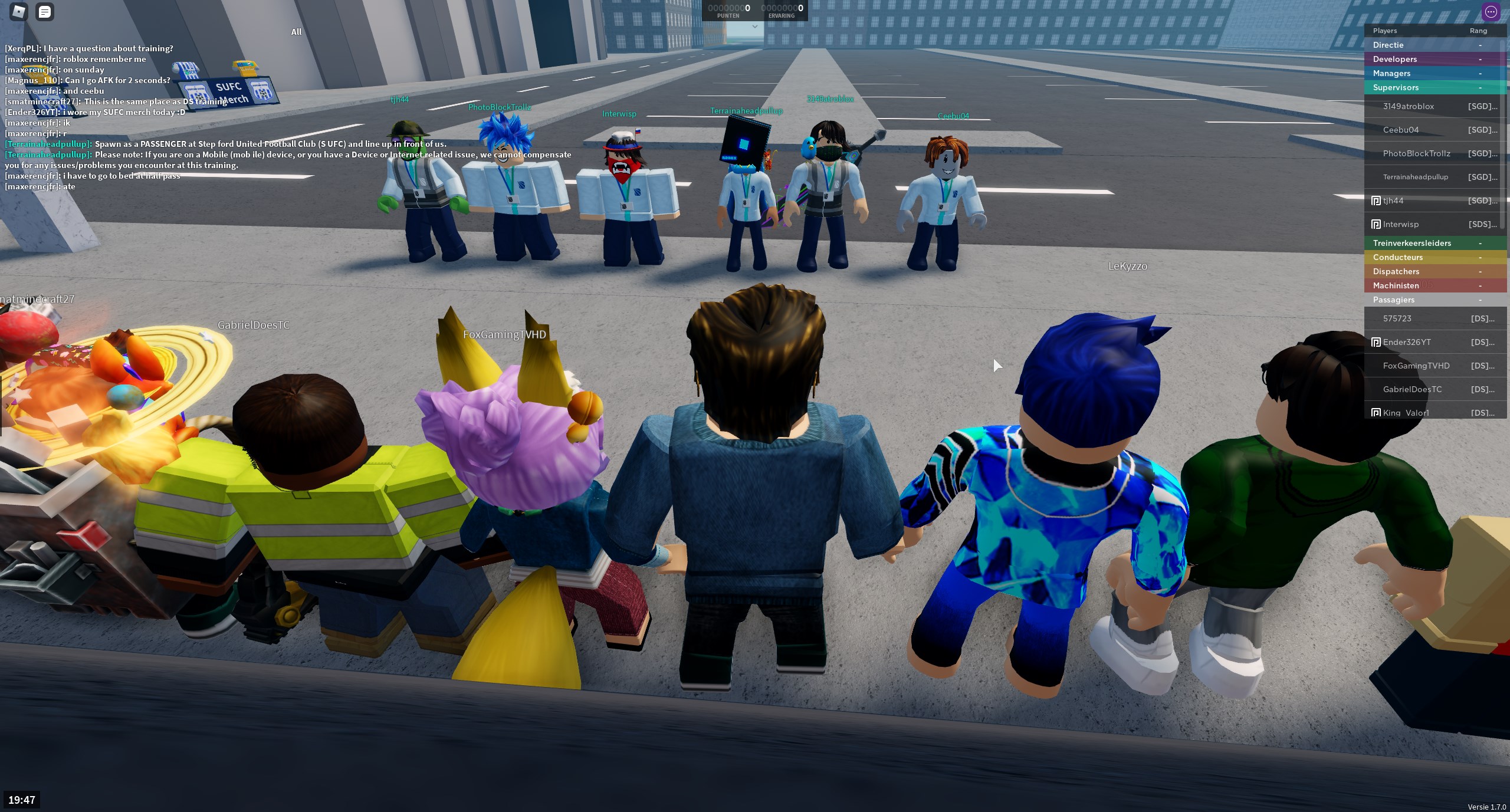Select player 3149atroblox in the list
1510x812 pixels.
(1408, 106)
